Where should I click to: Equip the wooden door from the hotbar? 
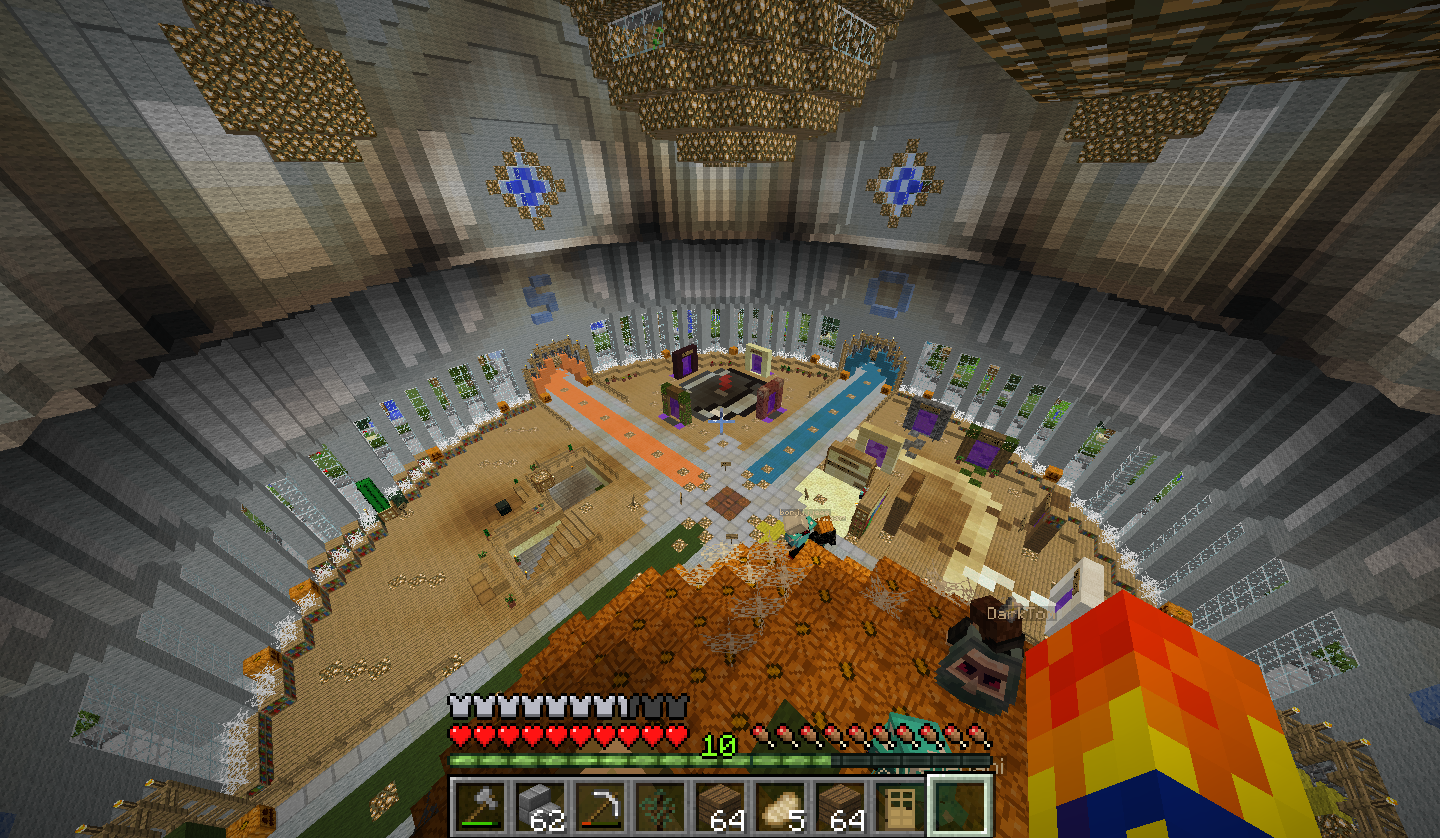pos(900,805)
